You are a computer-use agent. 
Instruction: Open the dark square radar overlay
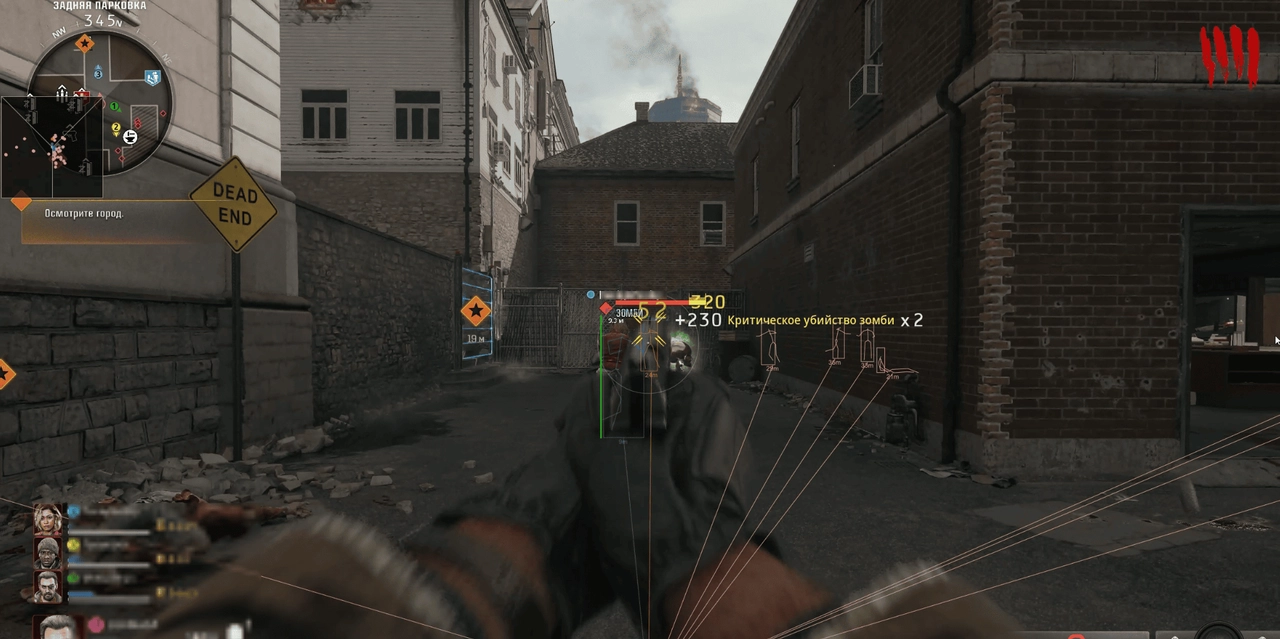point(50,147)
